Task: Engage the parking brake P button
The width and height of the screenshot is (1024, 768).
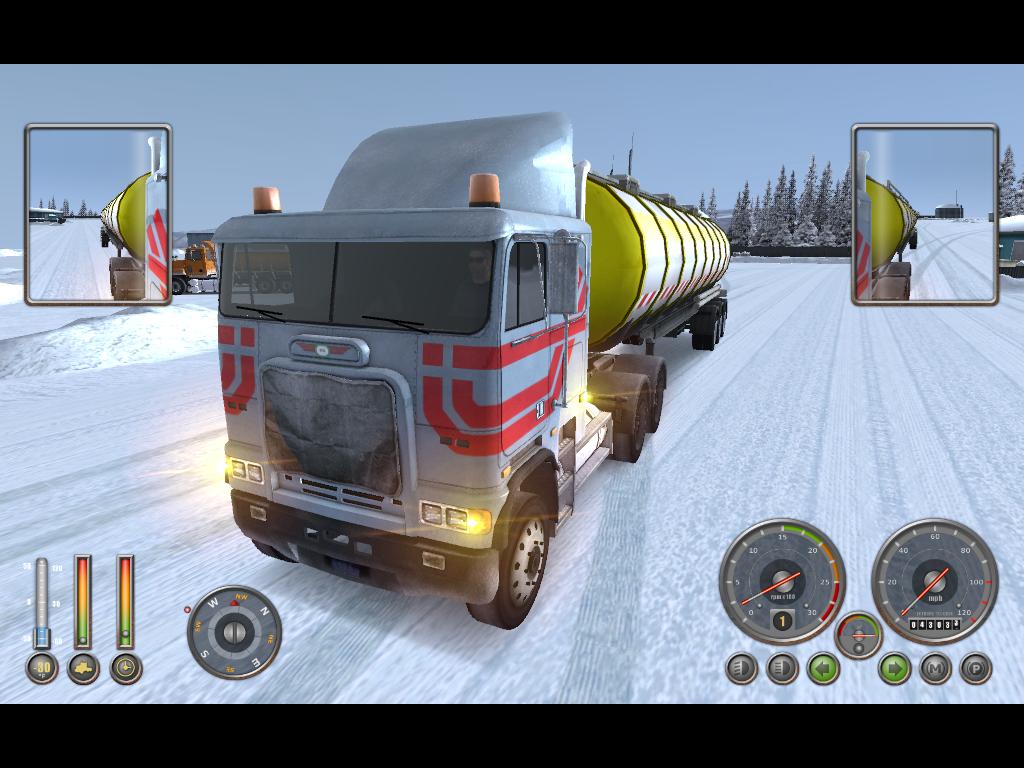Action: [x=975, y=668]
